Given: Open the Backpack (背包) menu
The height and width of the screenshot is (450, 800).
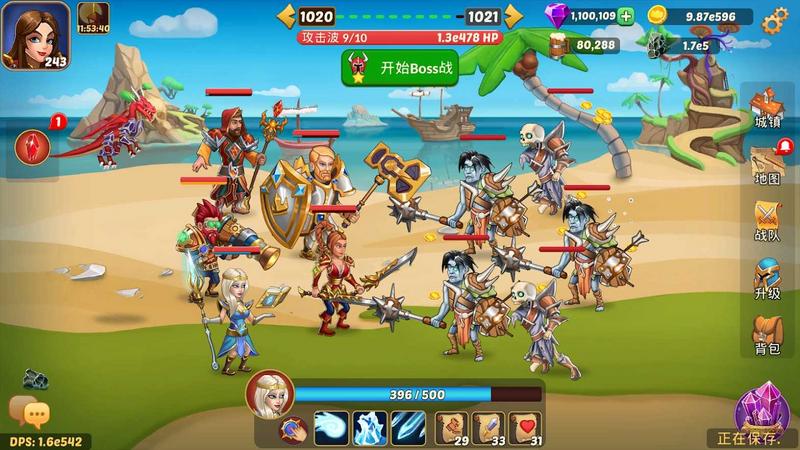Looking at the screenshot, I should 767,334.
